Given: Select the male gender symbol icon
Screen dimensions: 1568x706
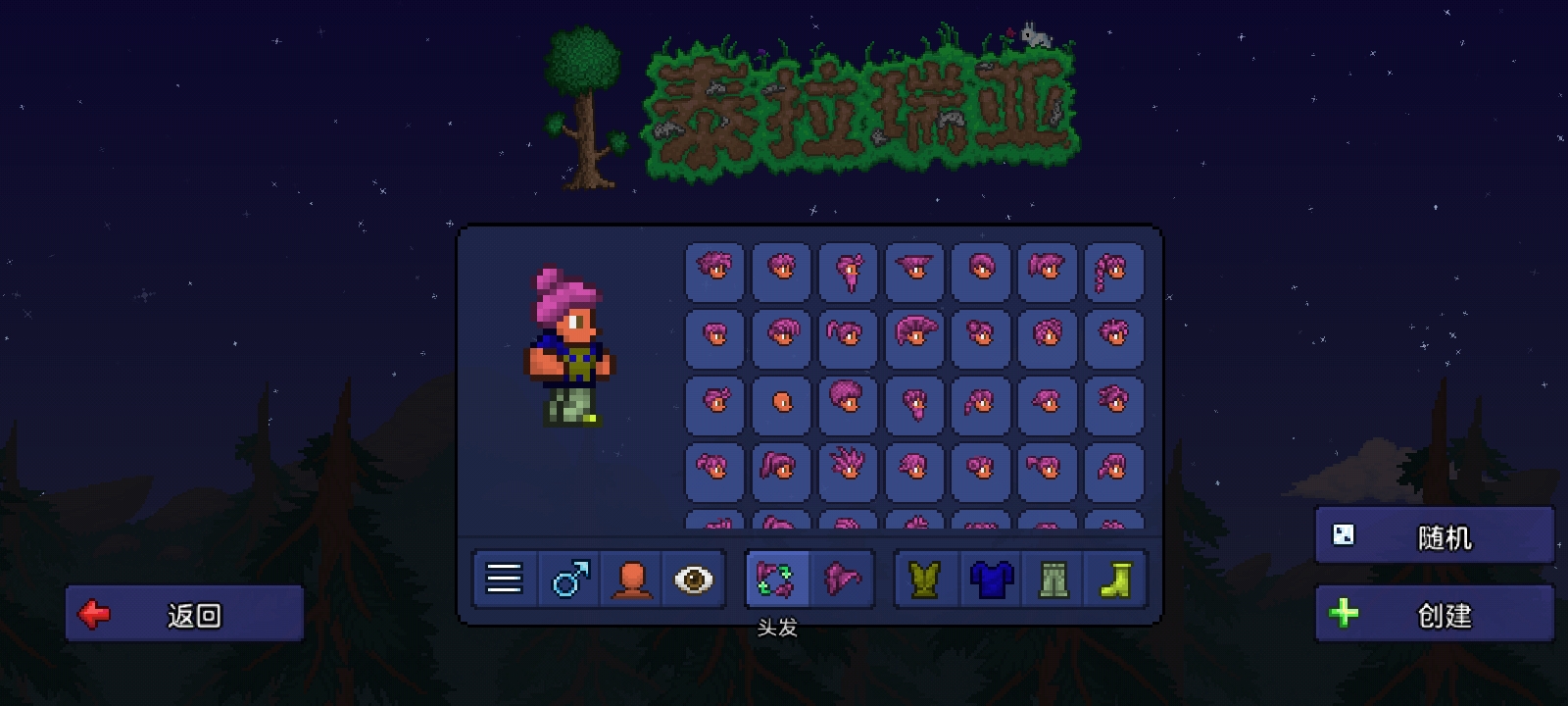Looking at the screenshot, I should (x=566, y=579).
